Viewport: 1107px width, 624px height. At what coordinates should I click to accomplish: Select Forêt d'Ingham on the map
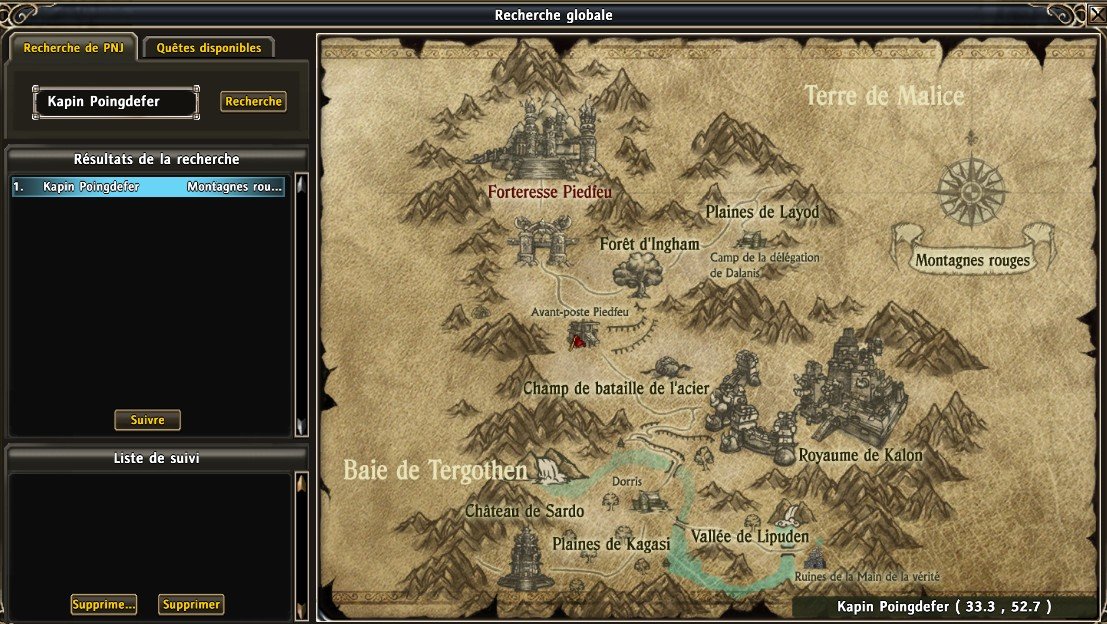pyautogui.click(x=649, y=244)
